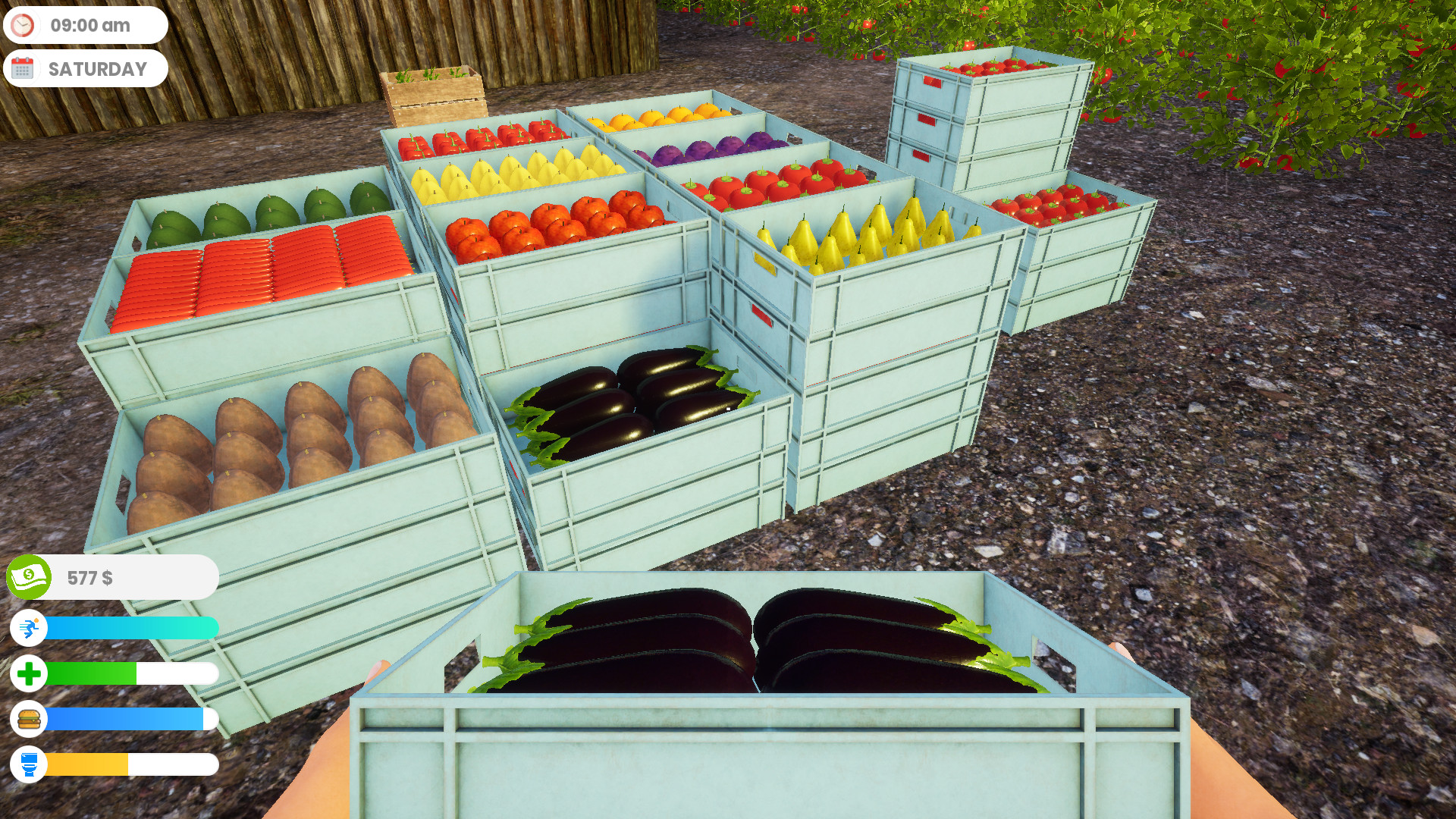
Task: Click the burger hunger icon
Action: (29, 720)
